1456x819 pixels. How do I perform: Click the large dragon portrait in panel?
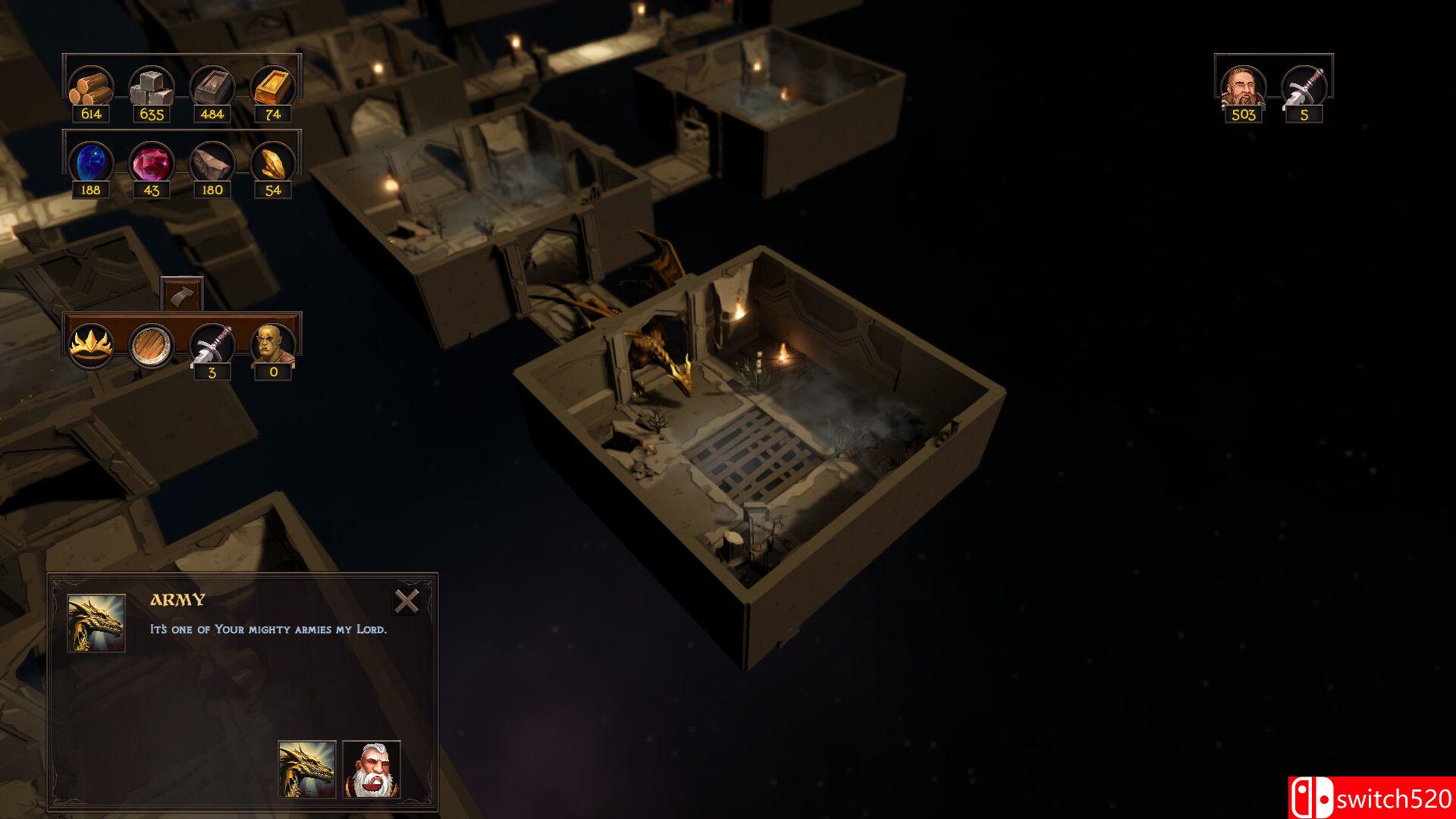pos(96,623)
